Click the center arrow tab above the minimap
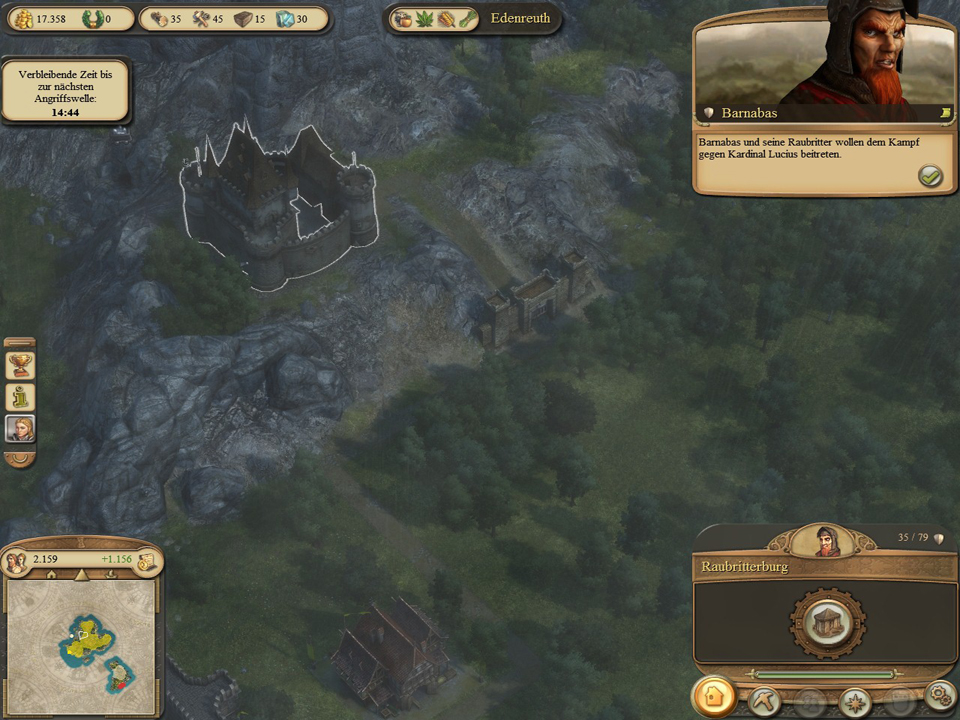This screenshot has height=720, width=960. [82, 576]
